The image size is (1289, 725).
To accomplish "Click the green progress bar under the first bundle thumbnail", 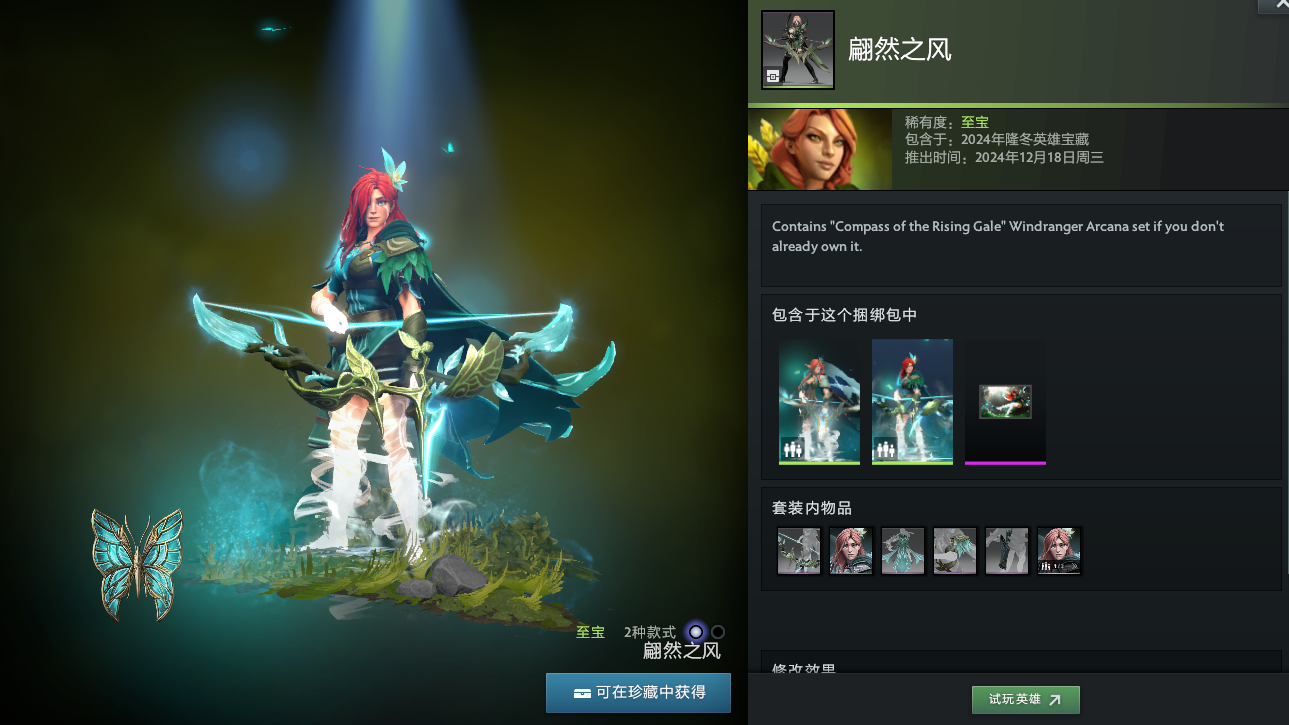I will (819, 461).
